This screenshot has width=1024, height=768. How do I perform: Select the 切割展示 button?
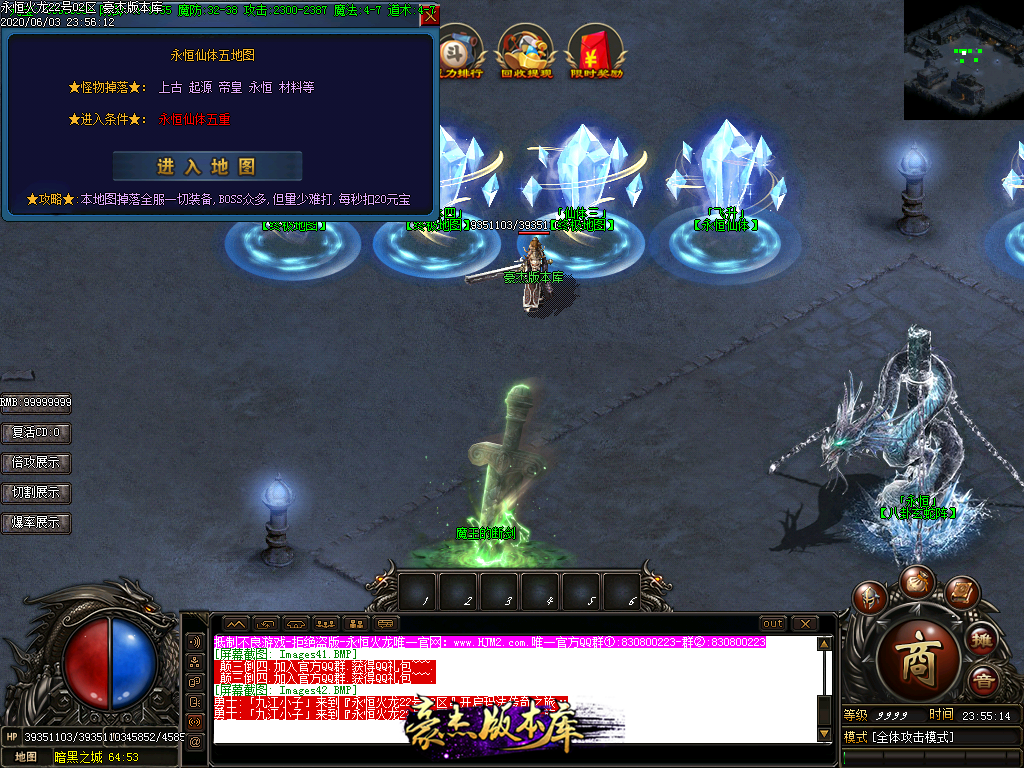[36, 493]
